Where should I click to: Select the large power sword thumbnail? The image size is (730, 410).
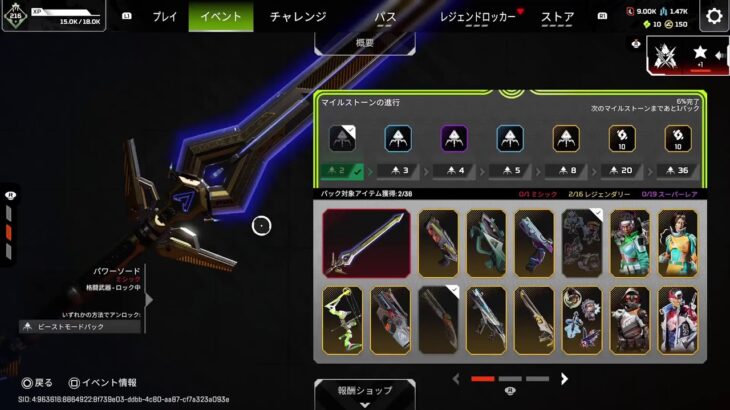pyautogui.click(x=366, y=243)
